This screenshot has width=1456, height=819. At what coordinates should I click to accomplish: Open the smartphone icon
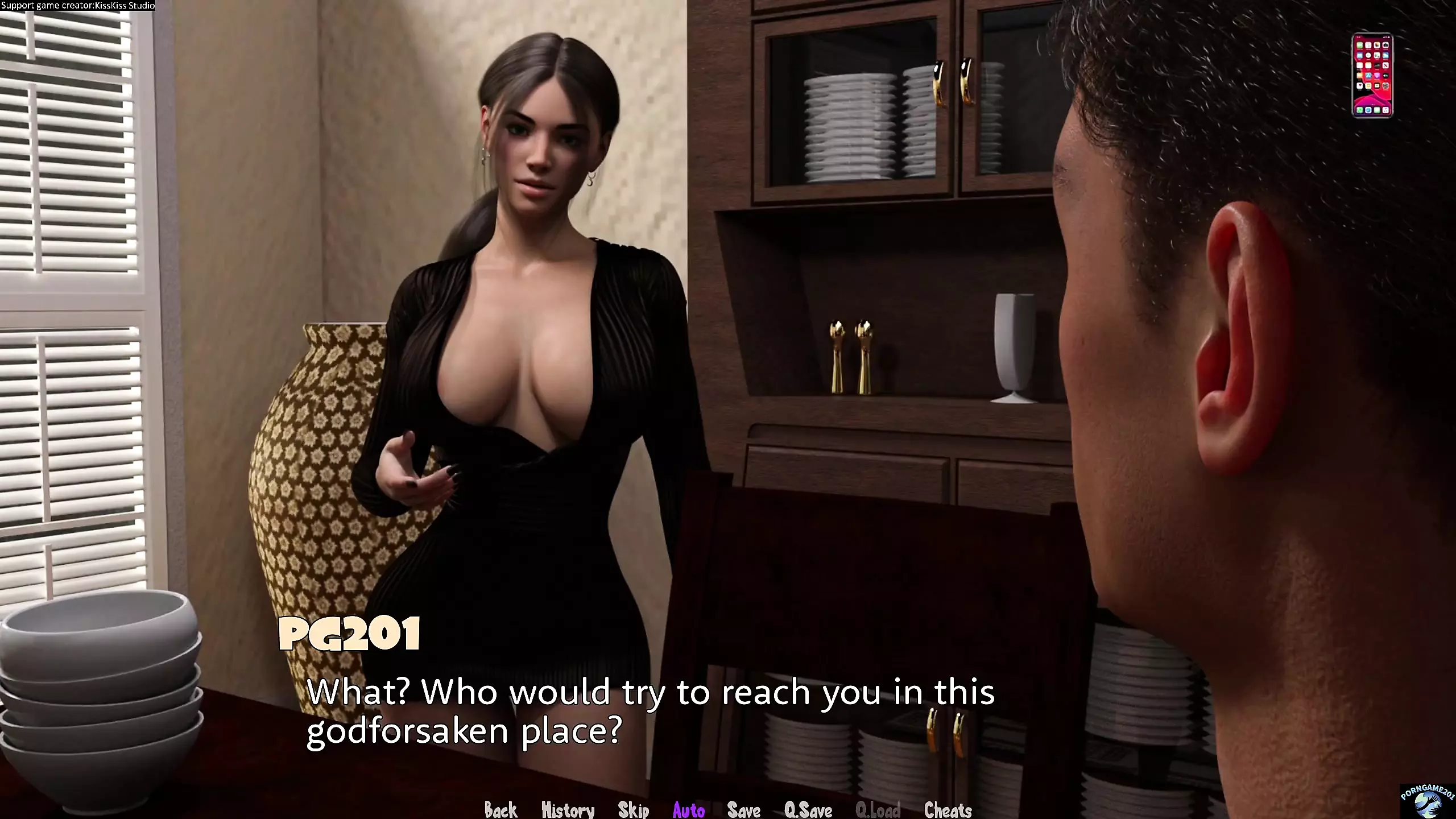click(x=1372, y=76)
